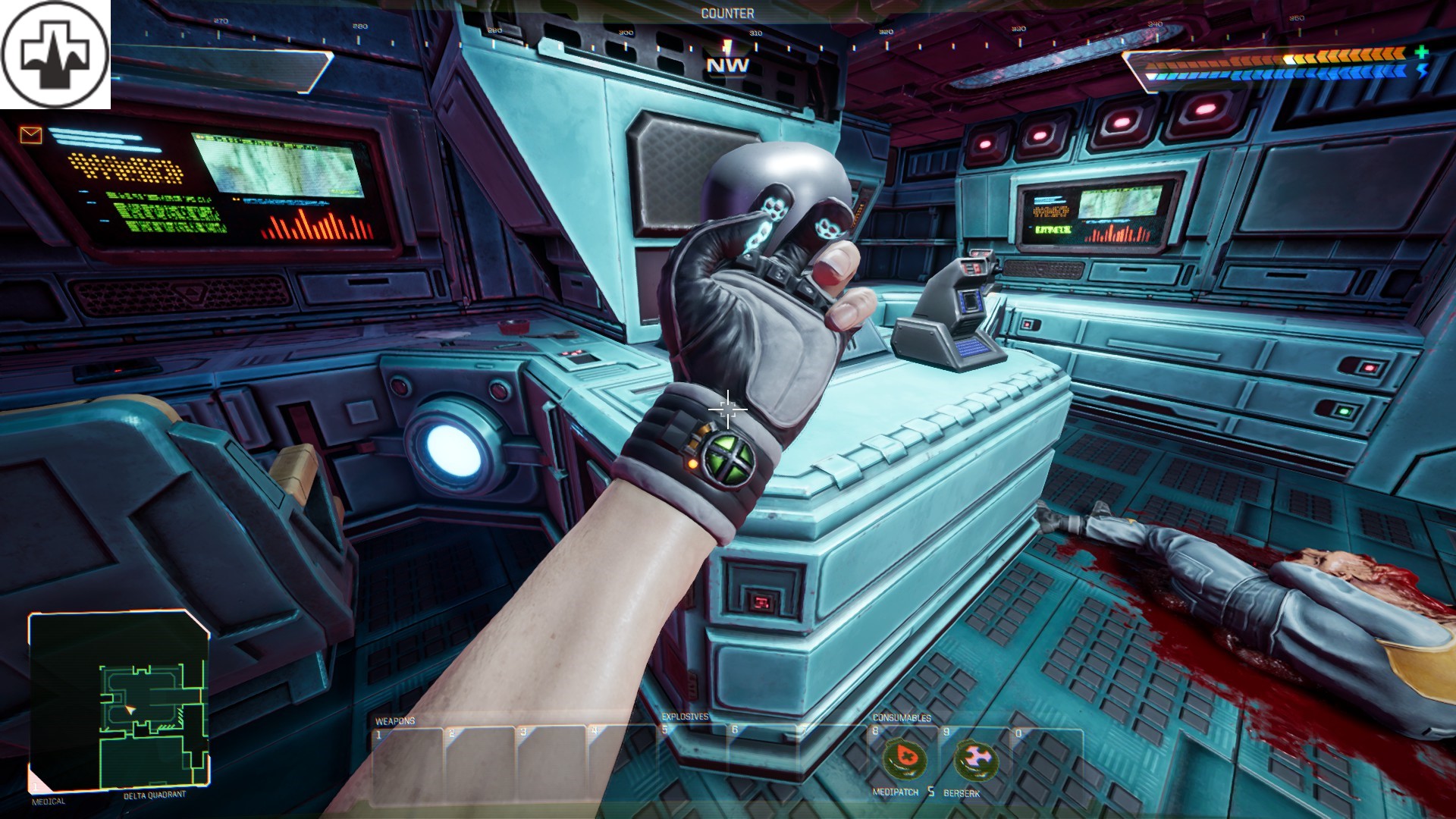Click the medical cross logo overlay
Image resolution: width=1456 pixels, height=819 pixels.
pyautogui.click(x=55, y=54)
